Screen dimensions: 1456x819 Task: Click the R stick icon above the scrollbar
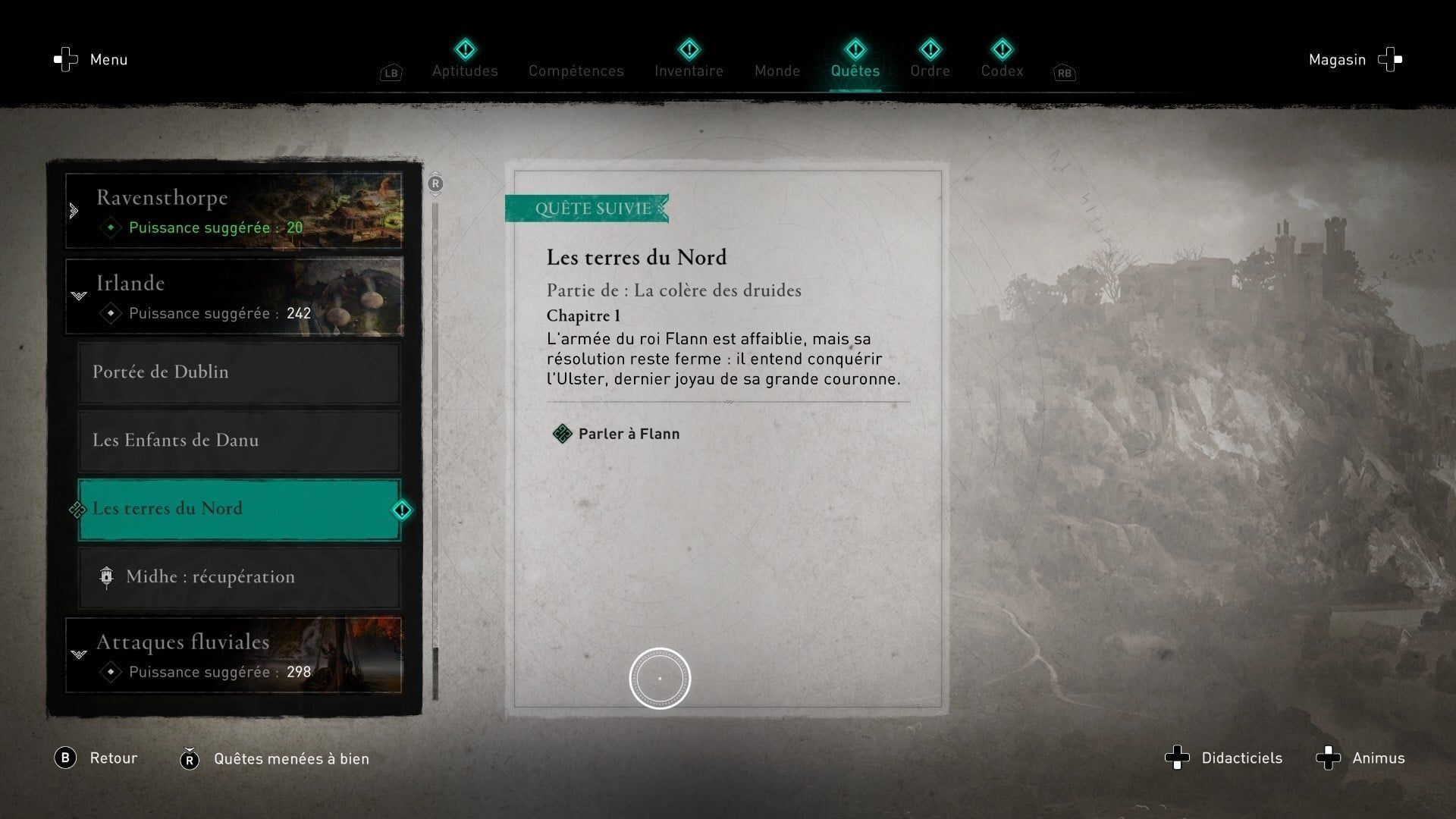(435, 183)
